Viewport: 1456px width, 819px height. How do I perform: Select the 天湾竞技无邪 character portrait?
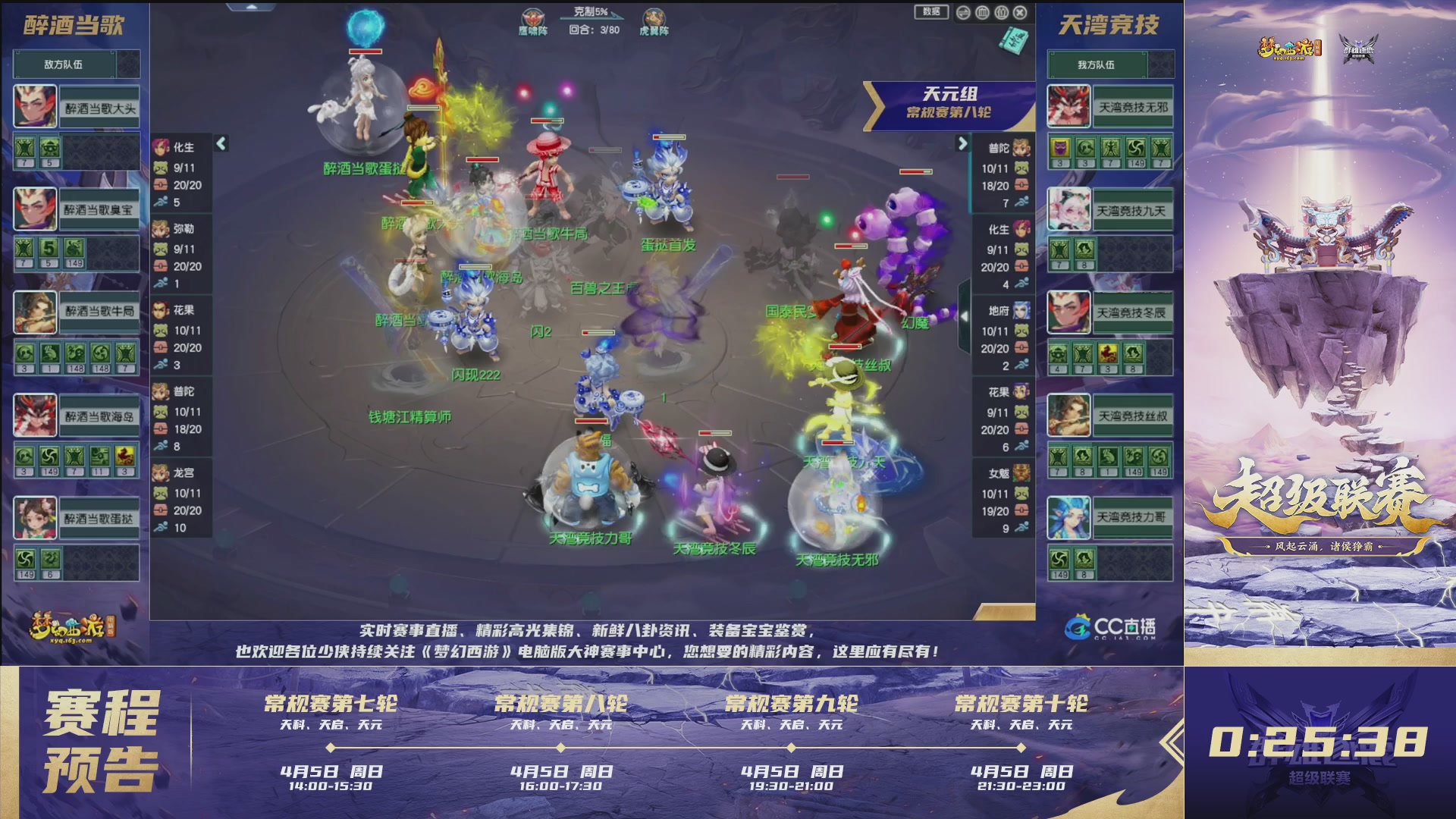point(1068,106)
